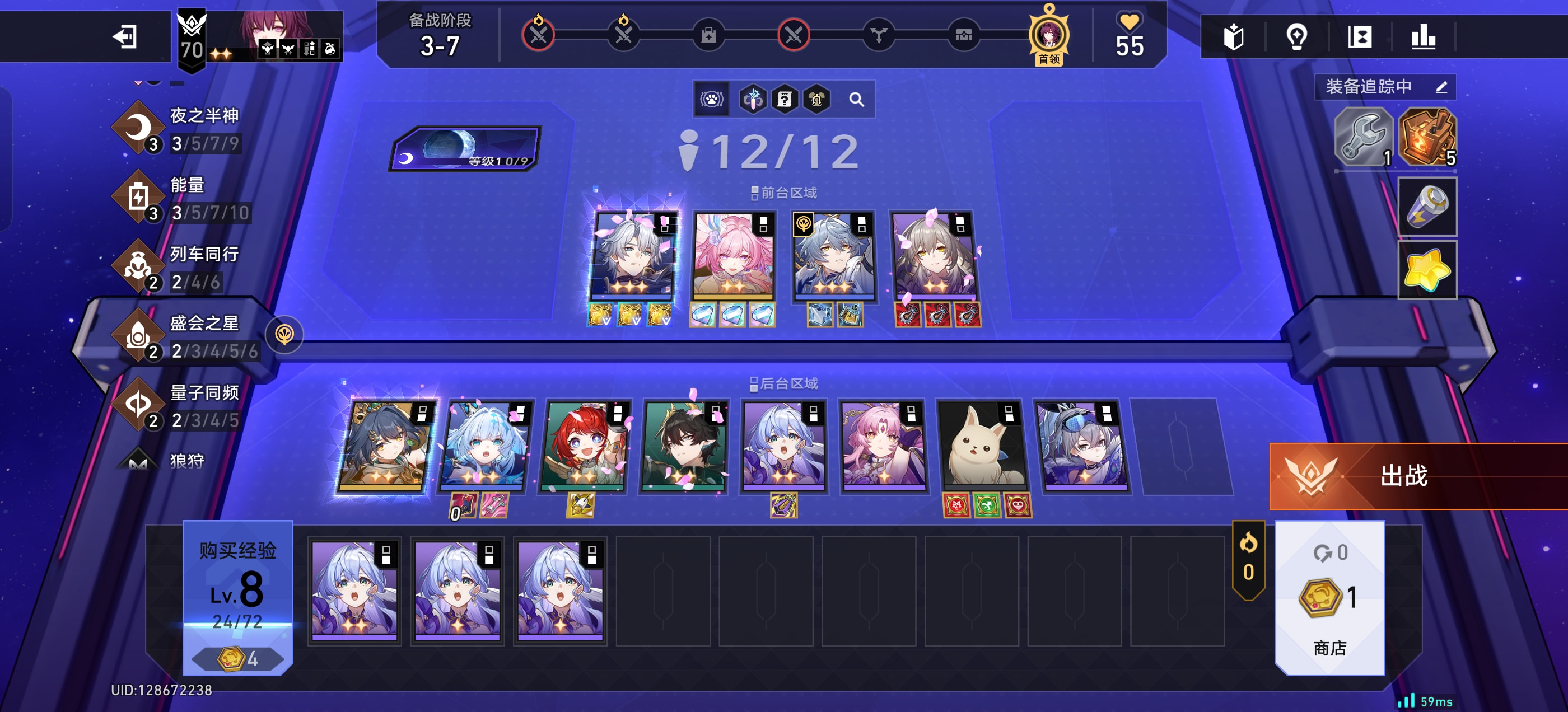Click the magnifying glass search icon
The width and height of the screenshot is (1568, 712).
click(x=856, y=99)
